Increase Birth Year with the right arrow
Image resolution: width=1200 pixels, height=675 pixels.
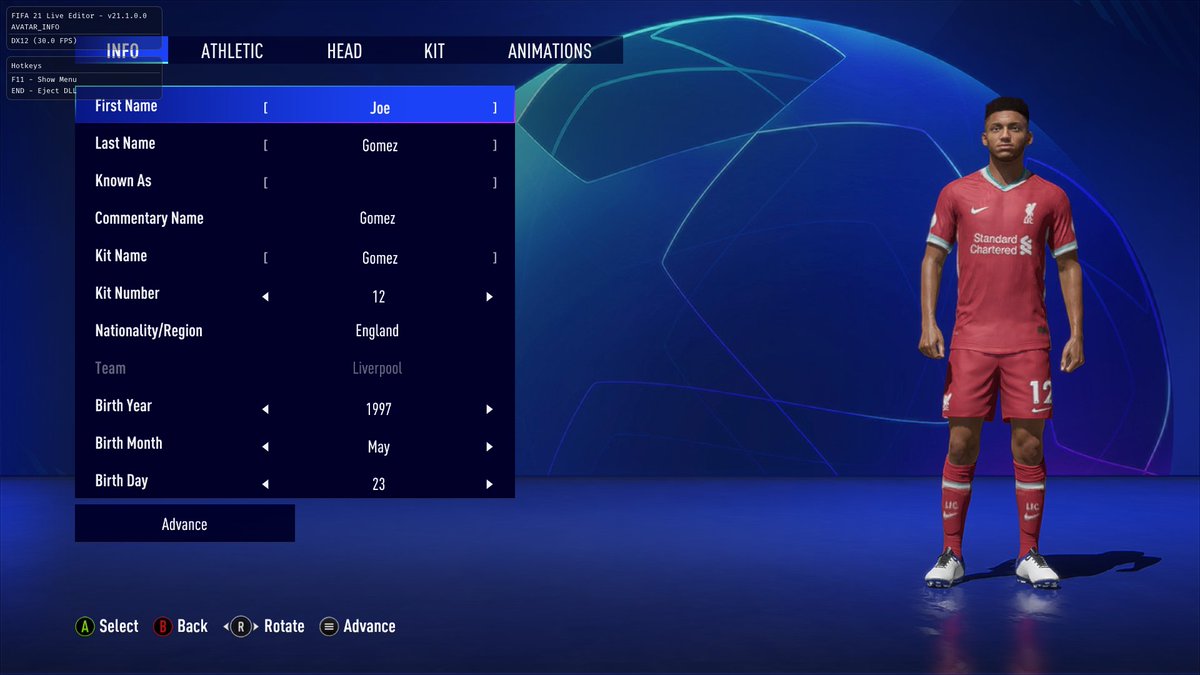coord(490,409)
